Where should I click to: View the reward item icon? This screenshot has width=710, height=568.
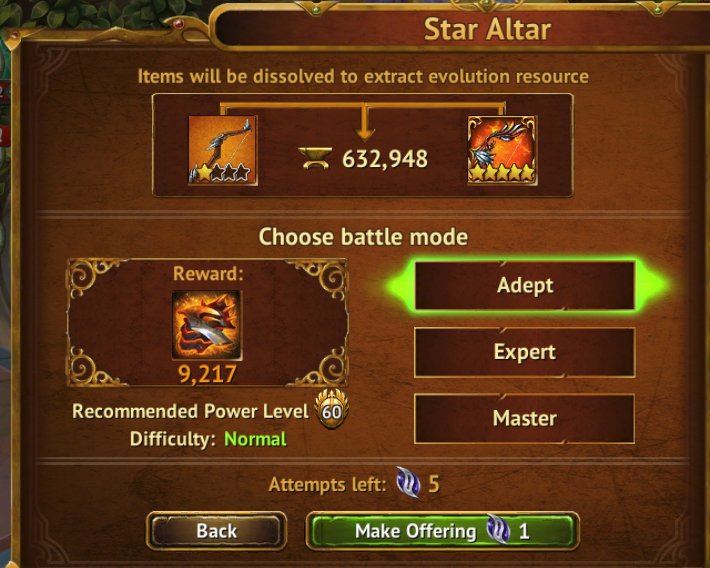click(206, 324)
